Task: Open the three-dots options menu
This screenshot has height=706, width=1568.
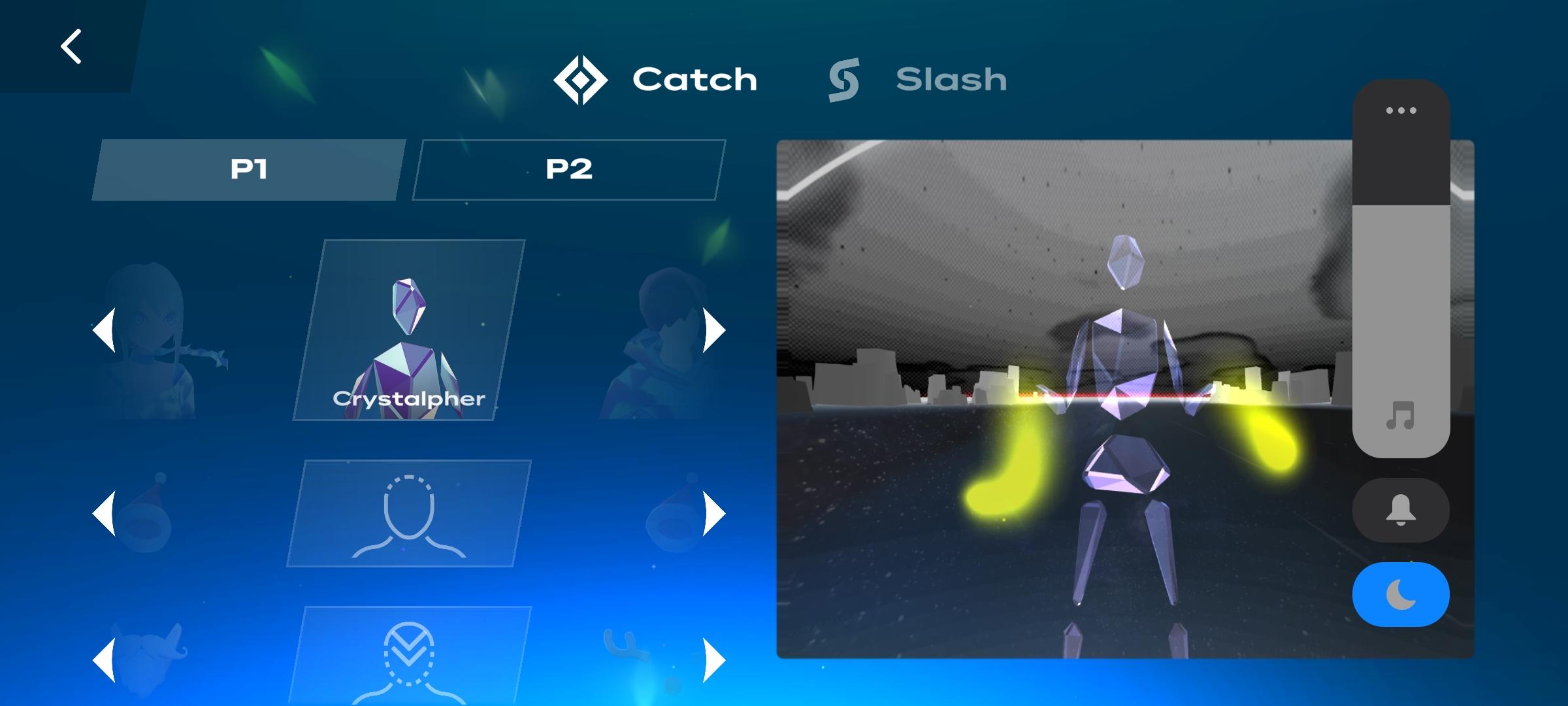Action: [x=1400, y=110]
